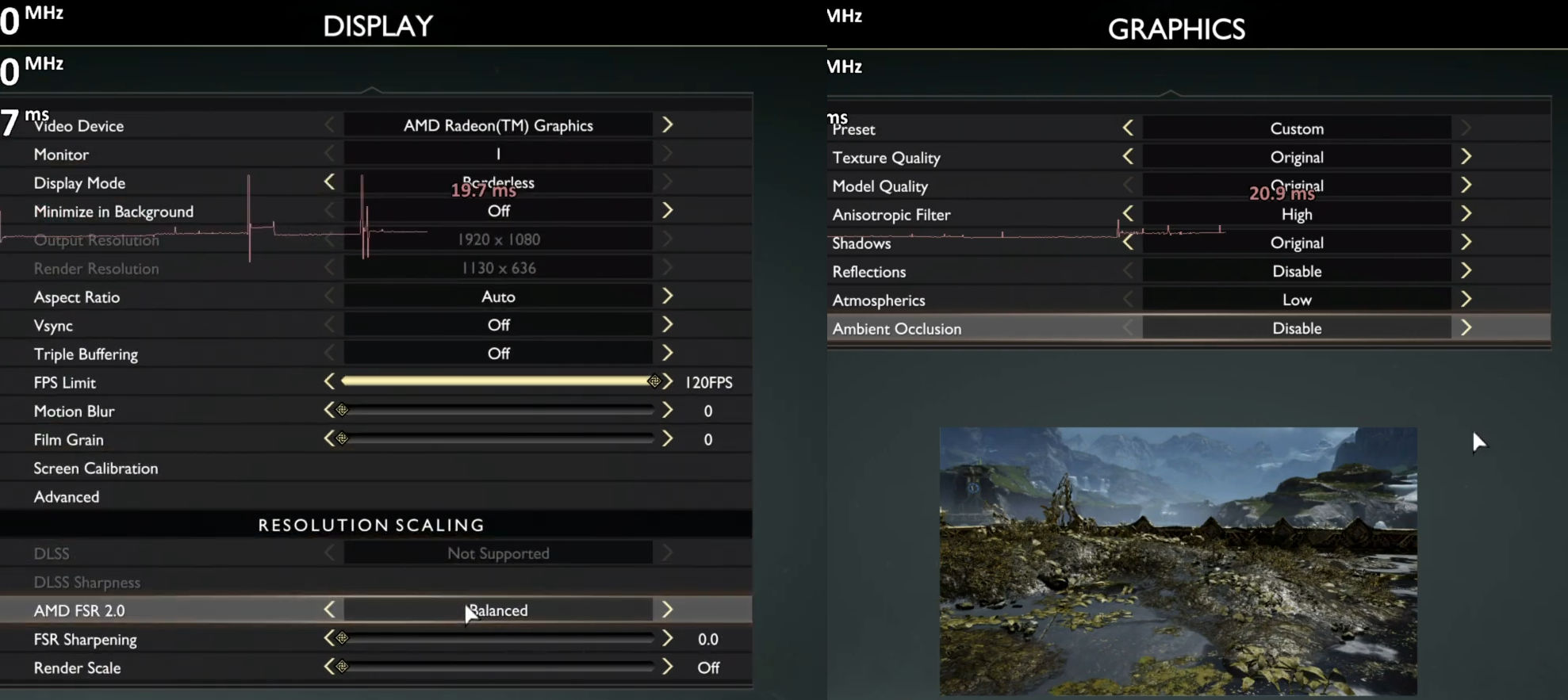Open the Screen Calibration entry
Screen dimensions: 1568x700
pyautogui.click(x=96, y=469)
